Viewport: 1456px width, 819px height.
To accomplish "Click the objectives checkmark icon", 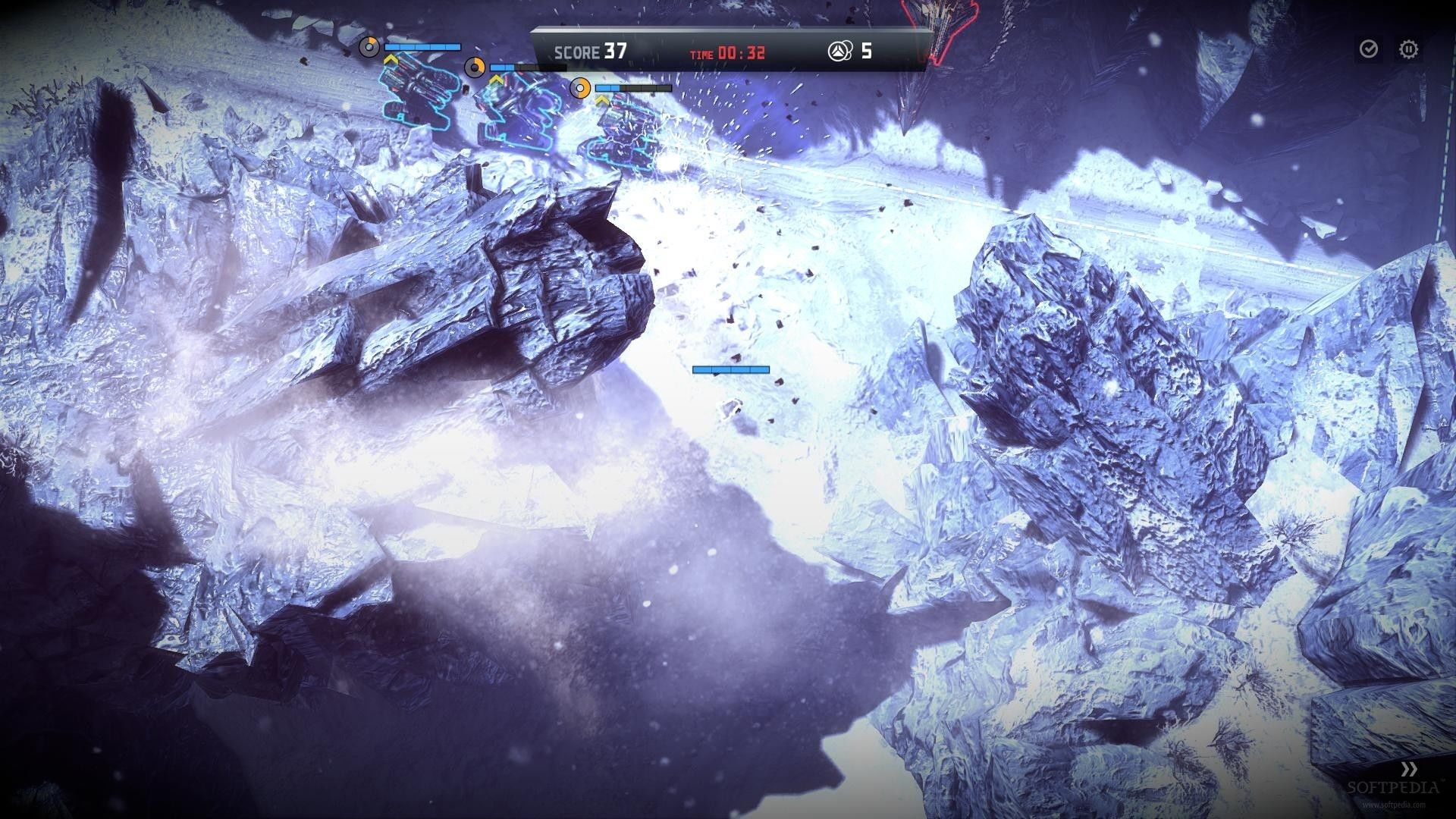I will pos(1369,50).
